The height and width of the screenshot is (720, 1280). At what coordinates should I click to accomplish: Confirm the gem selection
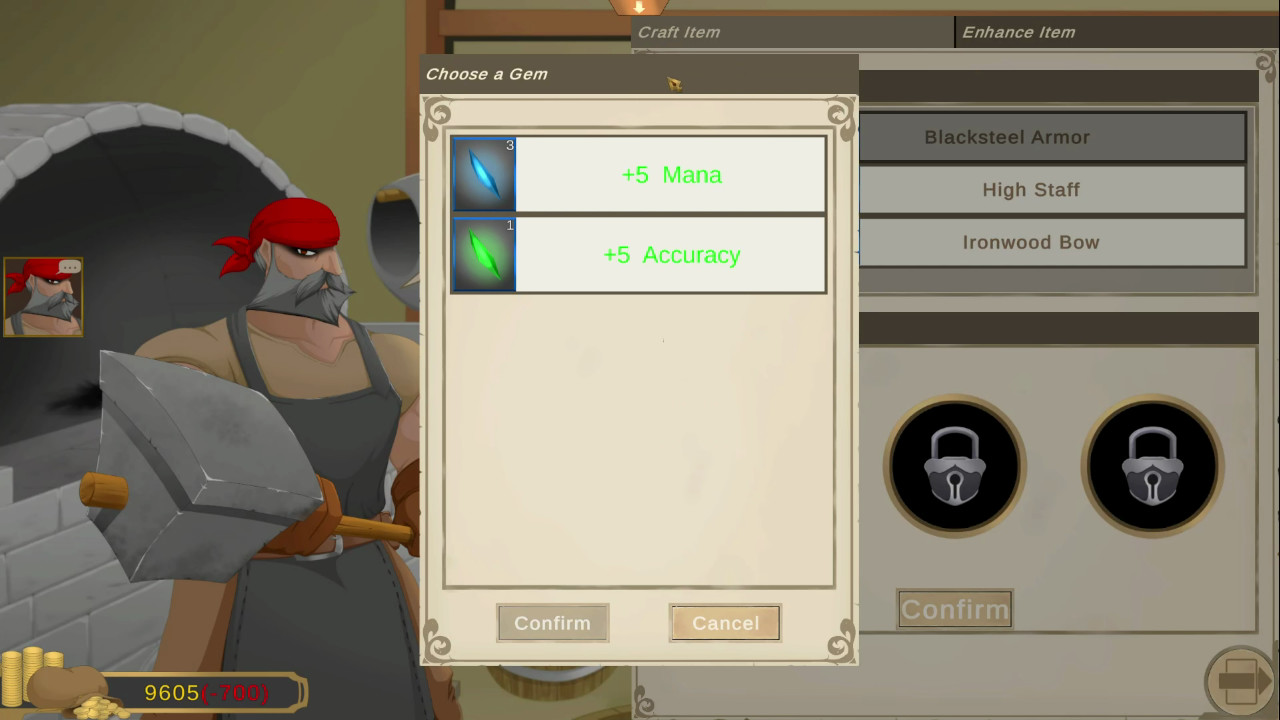(552, 622)
